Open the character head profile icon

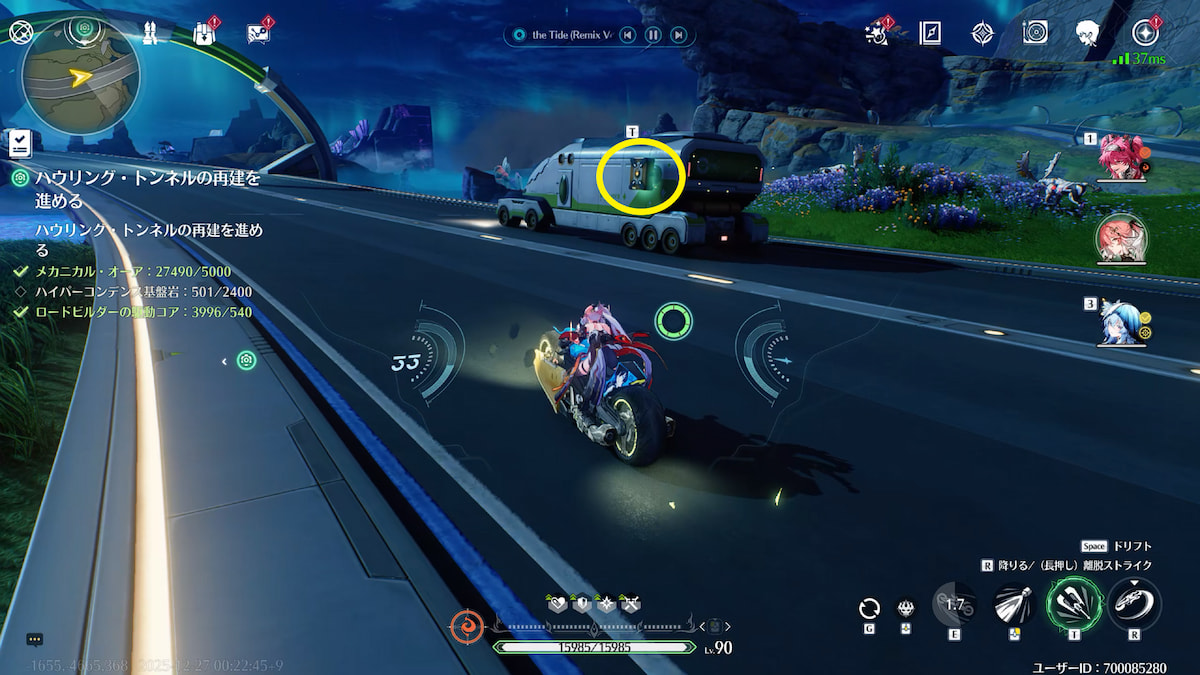pyautogui.click(x=1088, y=33)
